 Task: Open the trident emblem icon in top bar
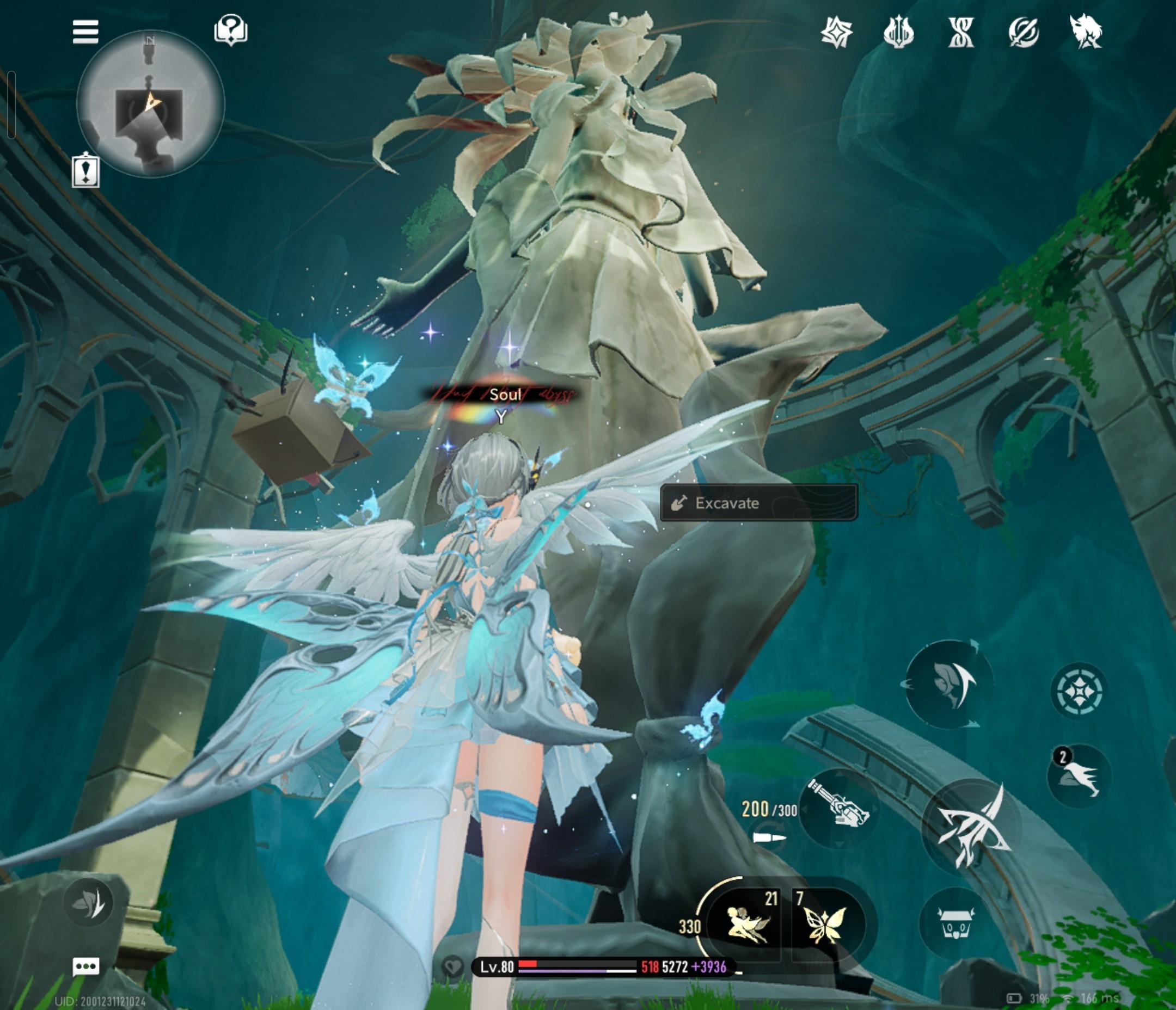coord(898,32)
